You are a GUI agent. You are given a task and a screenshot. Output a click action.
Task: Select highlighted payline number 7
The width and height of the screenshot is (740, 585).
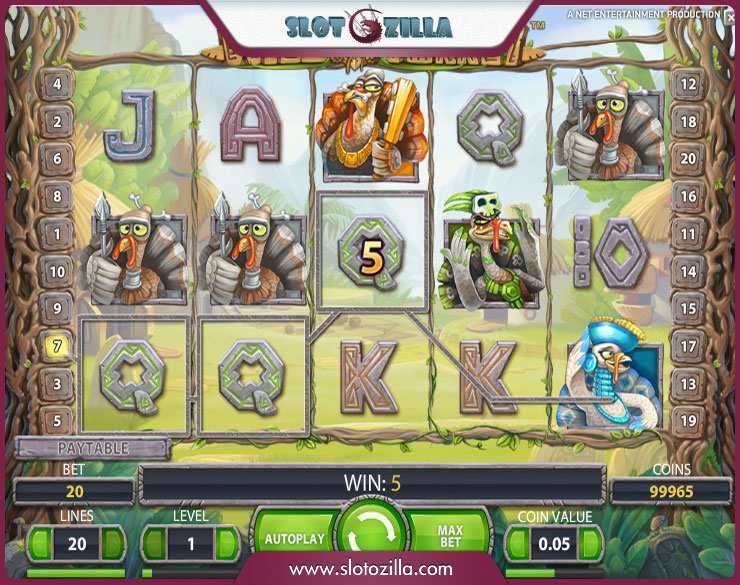57,346
